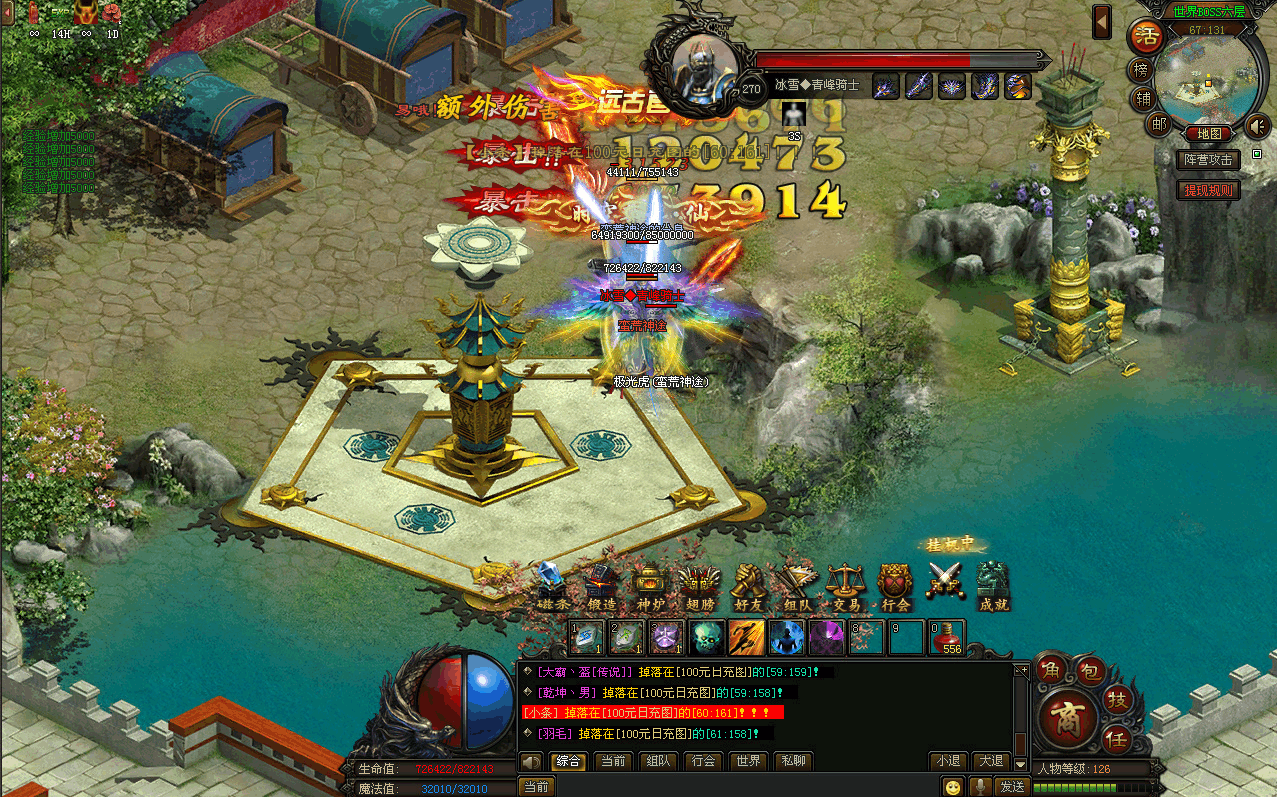The width and height of the screenshot is (1277, 797).
Task: Open the 提现规则 withdrawal rules
Action: point(1209,189)
